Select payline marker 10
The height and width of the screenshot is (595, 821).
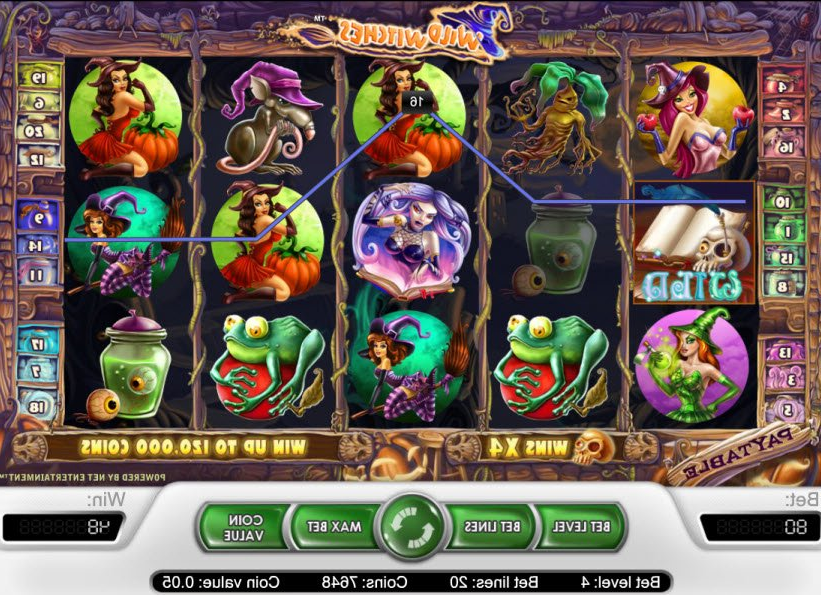[783, 201]
